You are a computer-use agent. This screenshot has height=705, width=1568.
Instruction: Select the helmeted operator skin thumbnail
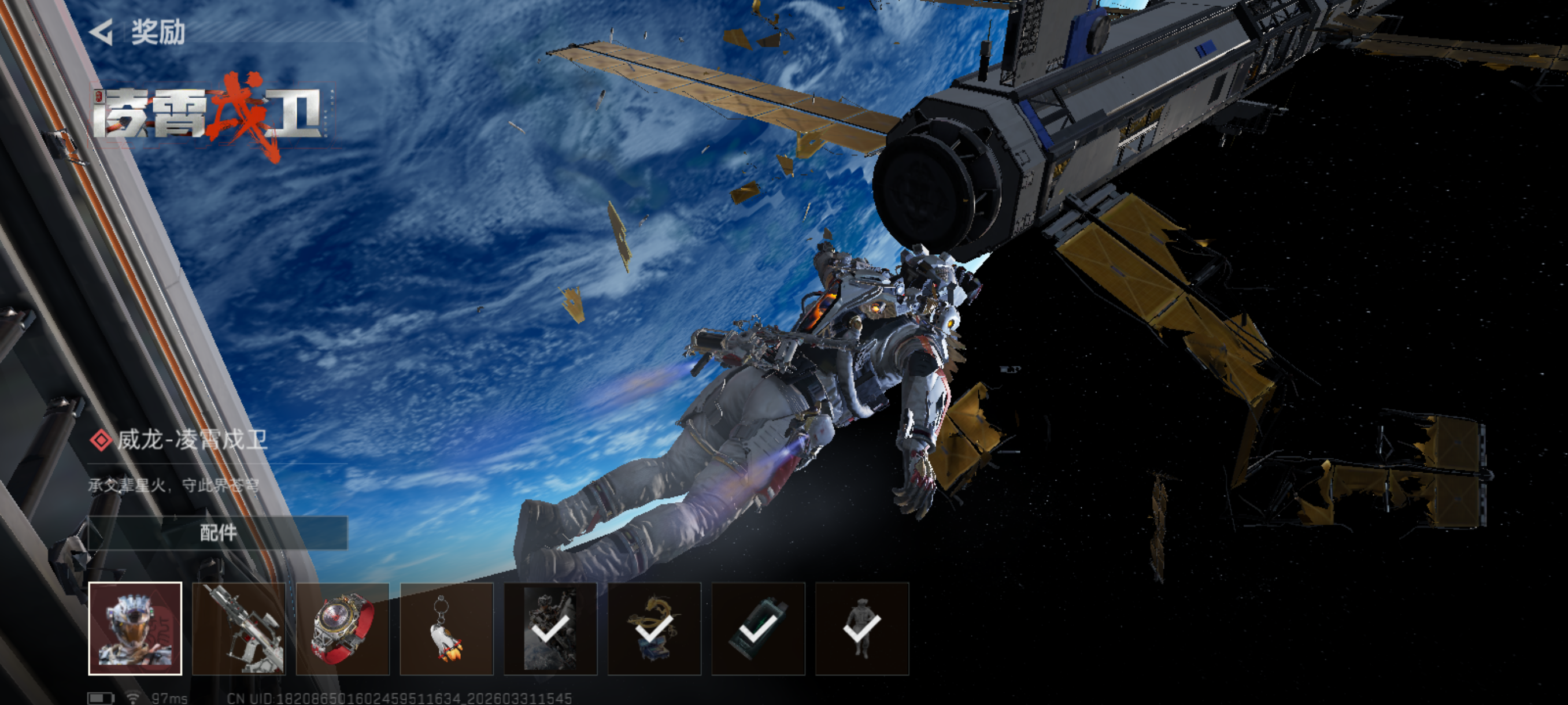tap(135, 628)
